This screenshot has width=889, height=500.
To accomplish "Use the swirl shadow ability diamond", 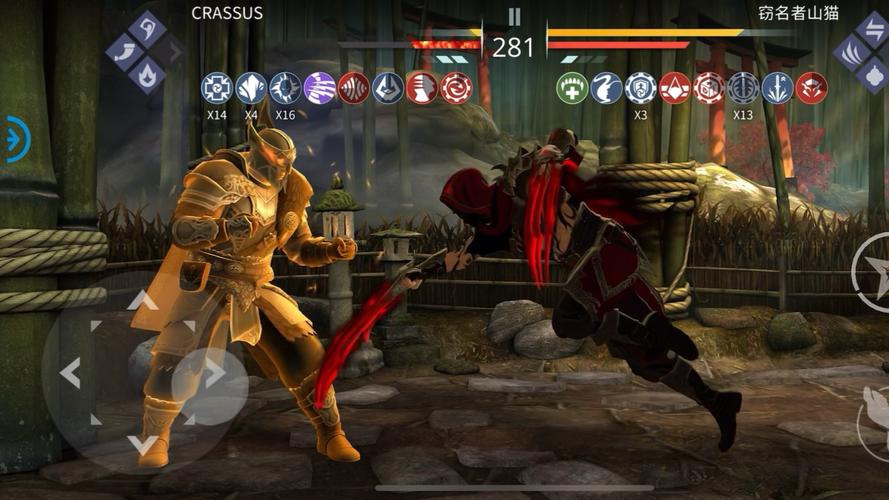I will (x=148, y=29).
